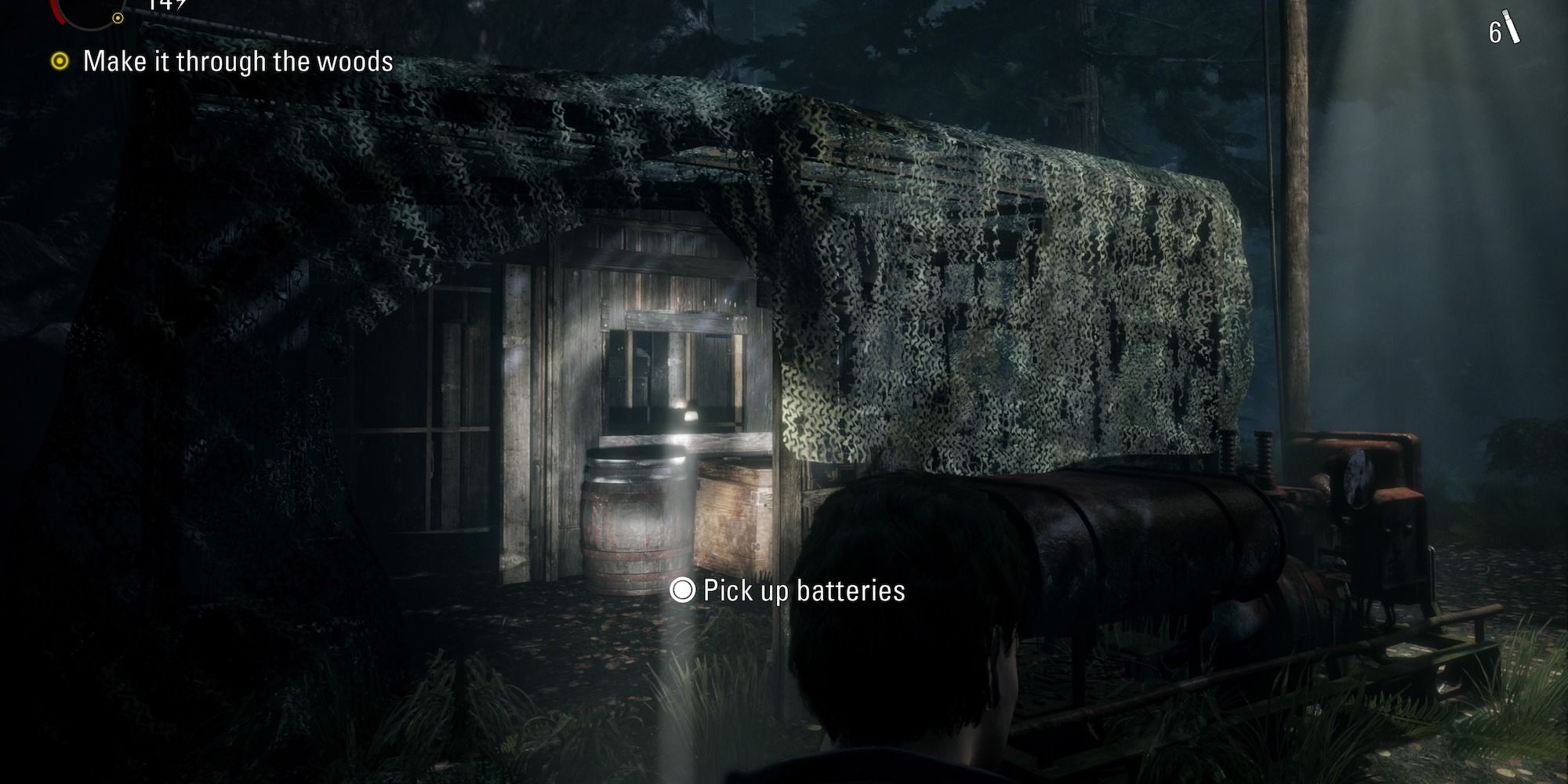Open the supply crate beside the barrel

pyautogui.click(x=729, y=517)
